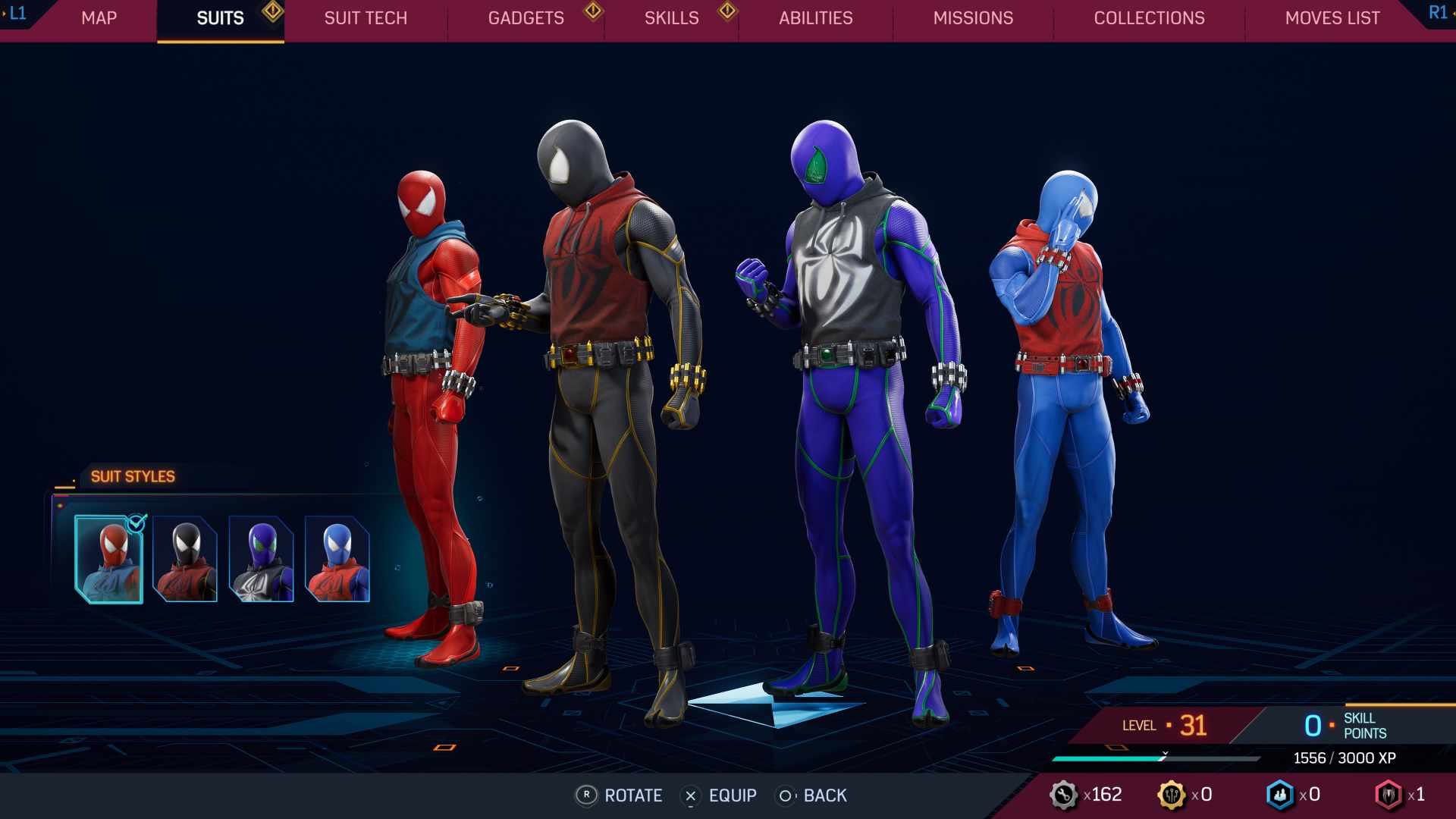
Task: Click the diamond icon next to SKILLS
Action: point(728,12)
